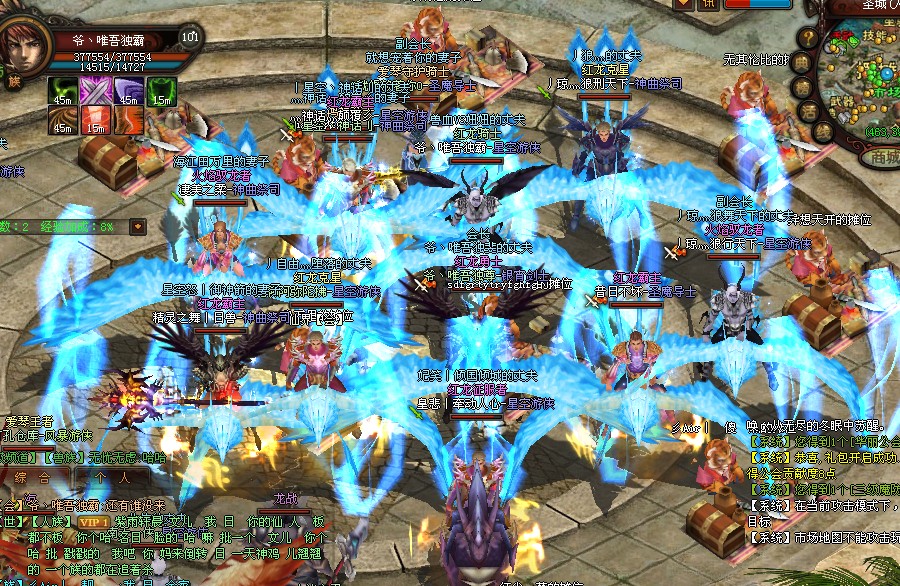Open the 典 round minimap button

799,62
